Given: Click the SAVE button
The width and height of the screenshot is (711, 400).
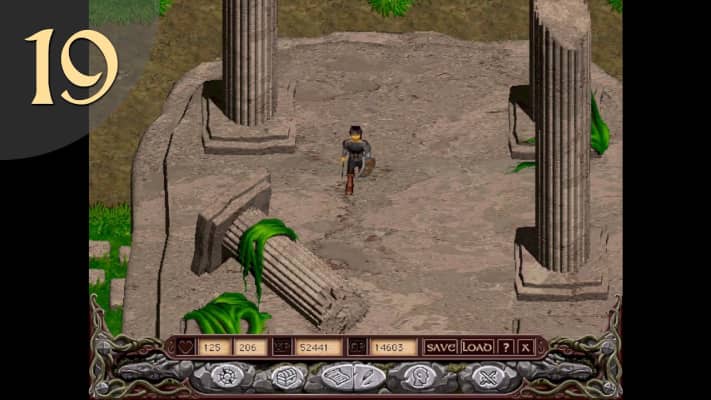Looking at the screenshot, I should coord(440,347).
